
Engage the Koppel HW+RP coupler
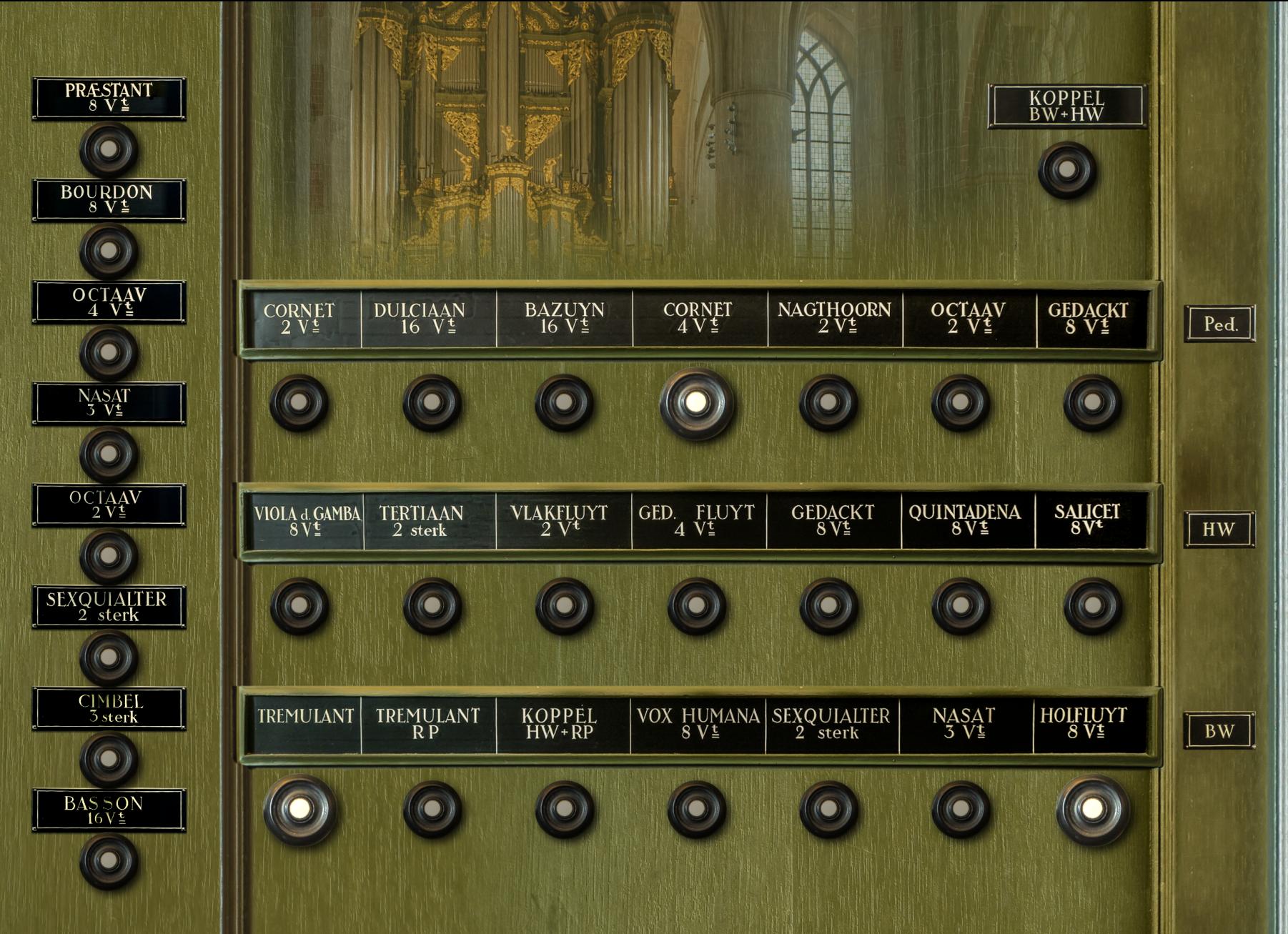565,809
